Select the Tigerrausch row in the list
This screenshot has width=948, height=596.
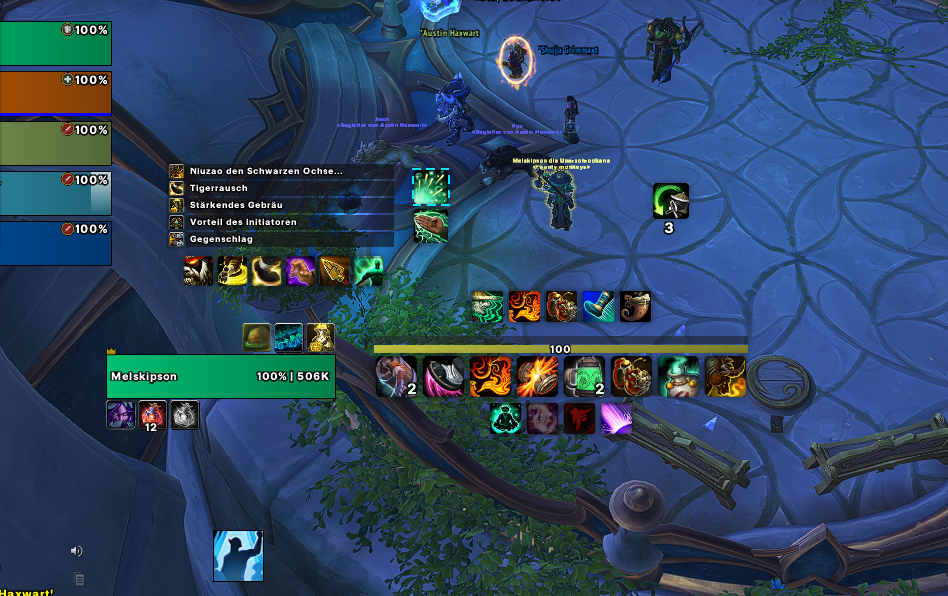click(281, 188)
